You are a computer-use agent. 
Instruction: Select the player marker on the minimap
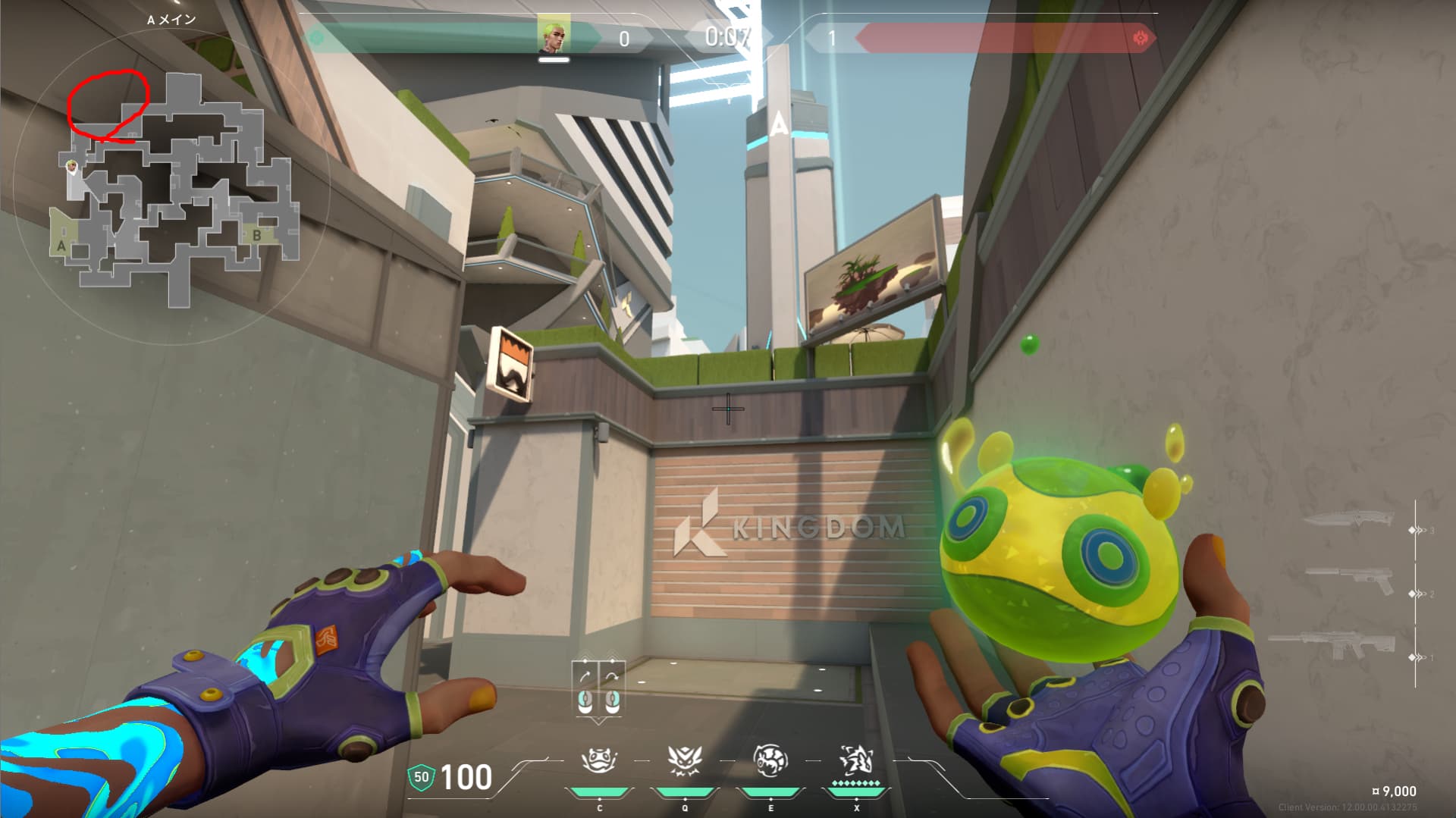tap(73, 167)
